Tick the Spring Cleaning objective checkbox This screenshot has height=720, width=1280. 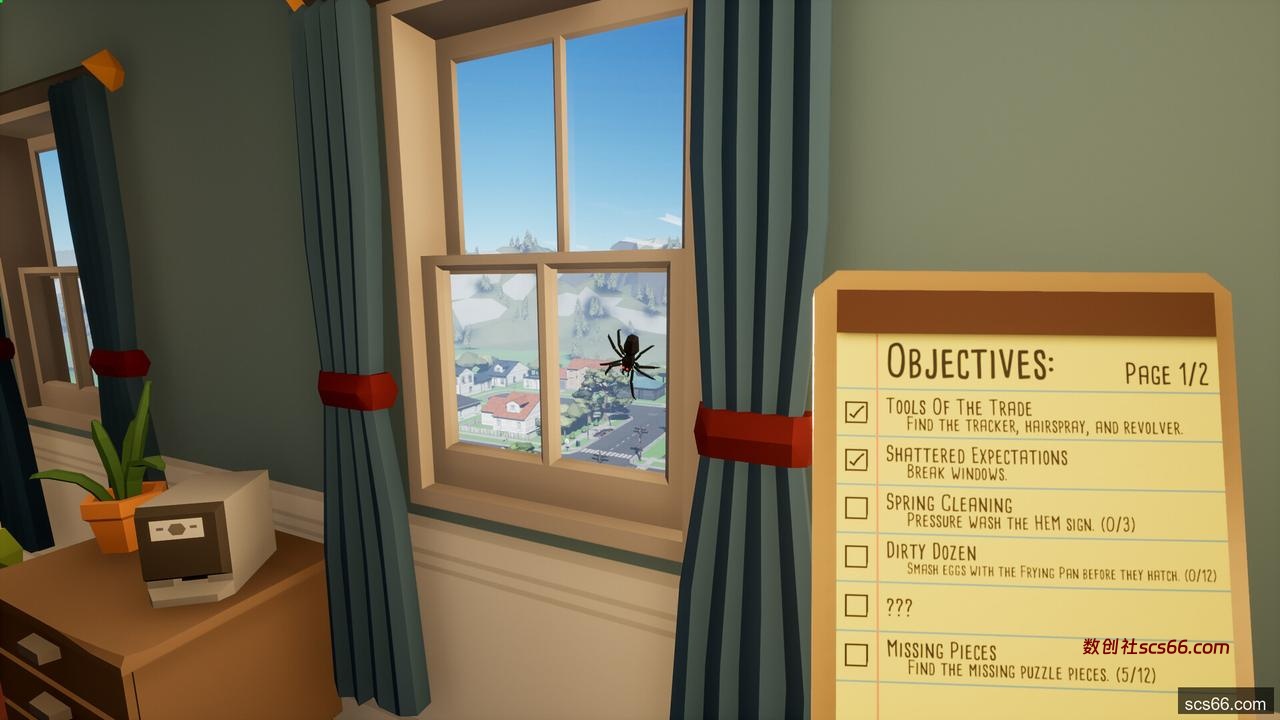point(856,507)
